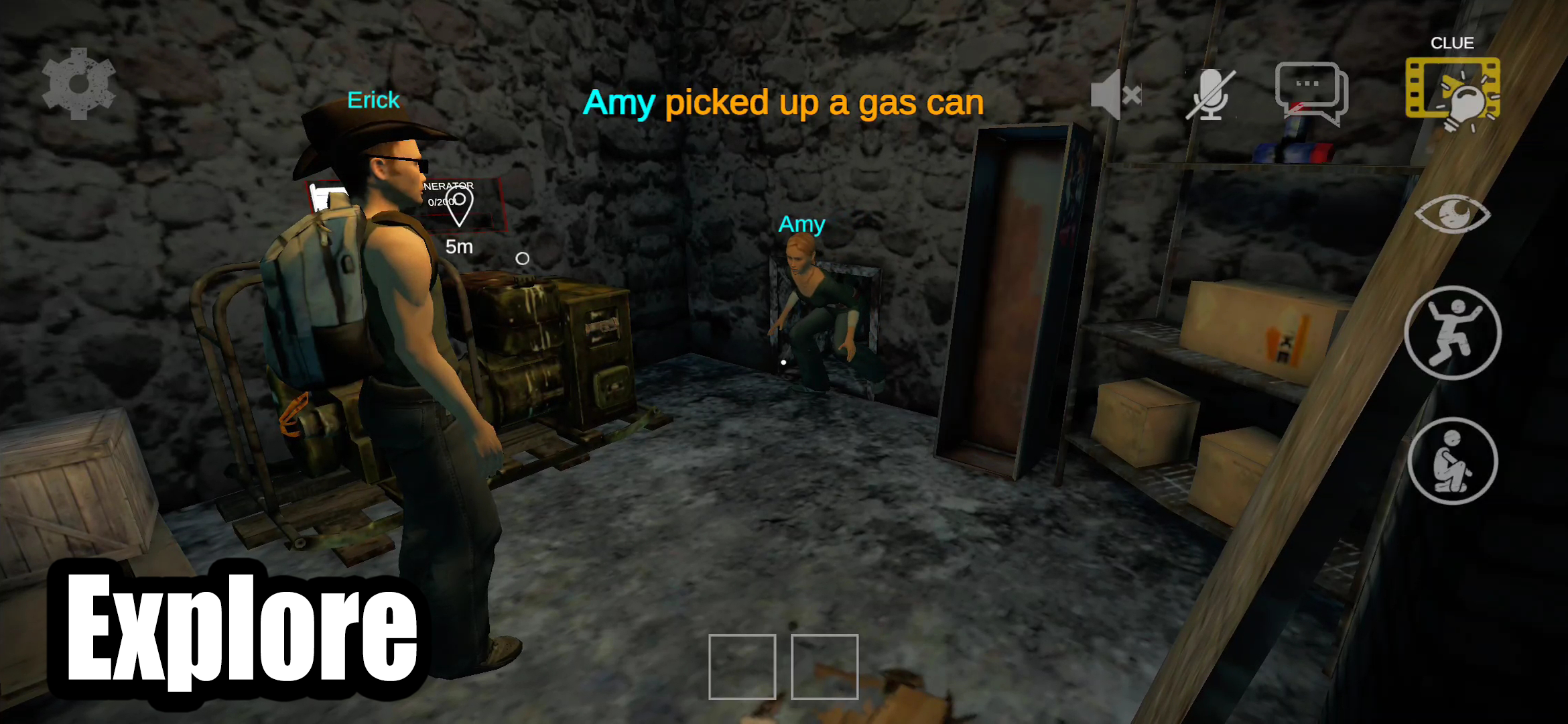Viewport: 1568px width, 724px height.
Task: Click Erick's player name label
Action: click(x=373, y=99)
